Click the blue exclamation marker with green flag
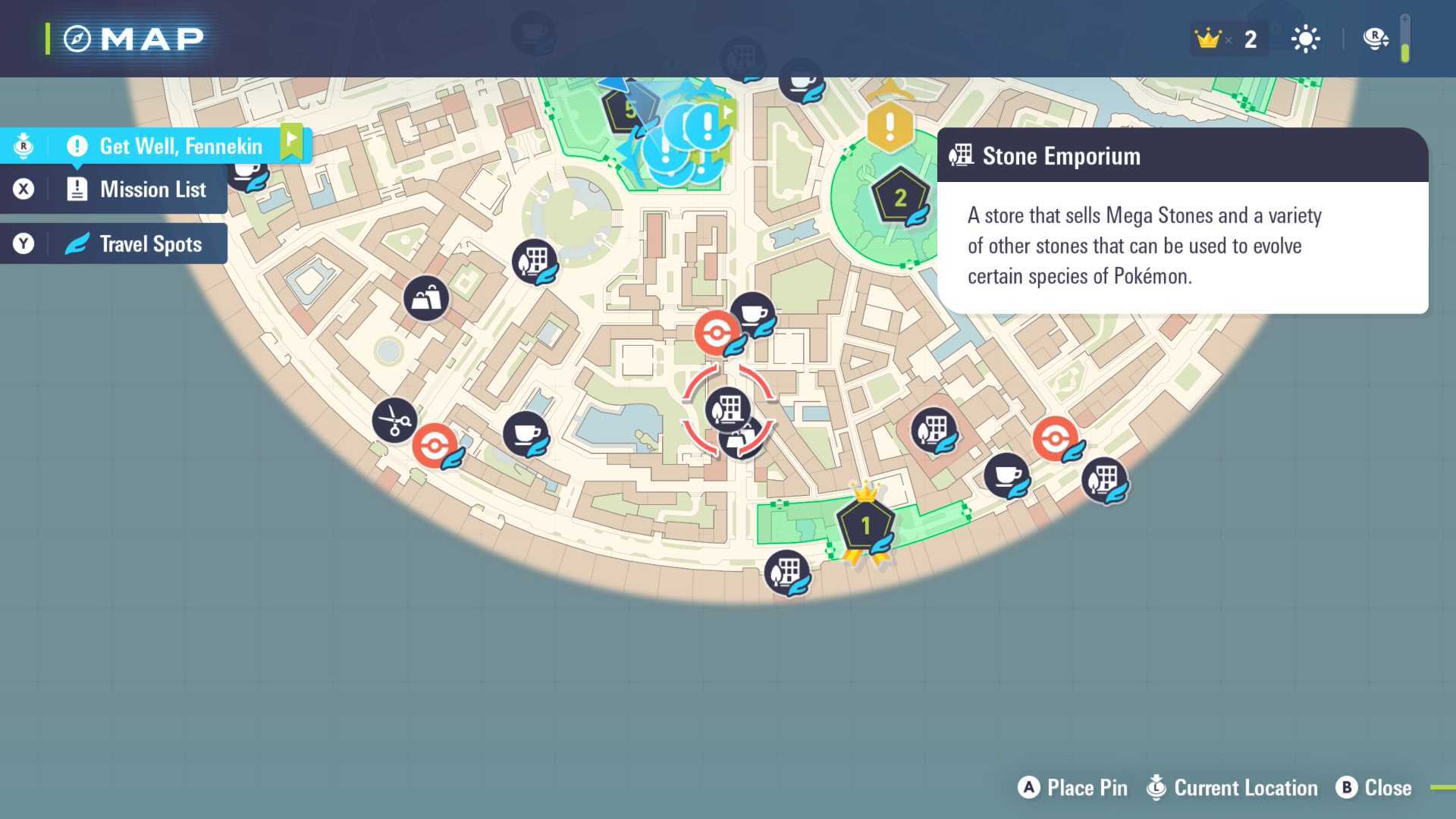 pyautogui.click(x=708, y=125)
